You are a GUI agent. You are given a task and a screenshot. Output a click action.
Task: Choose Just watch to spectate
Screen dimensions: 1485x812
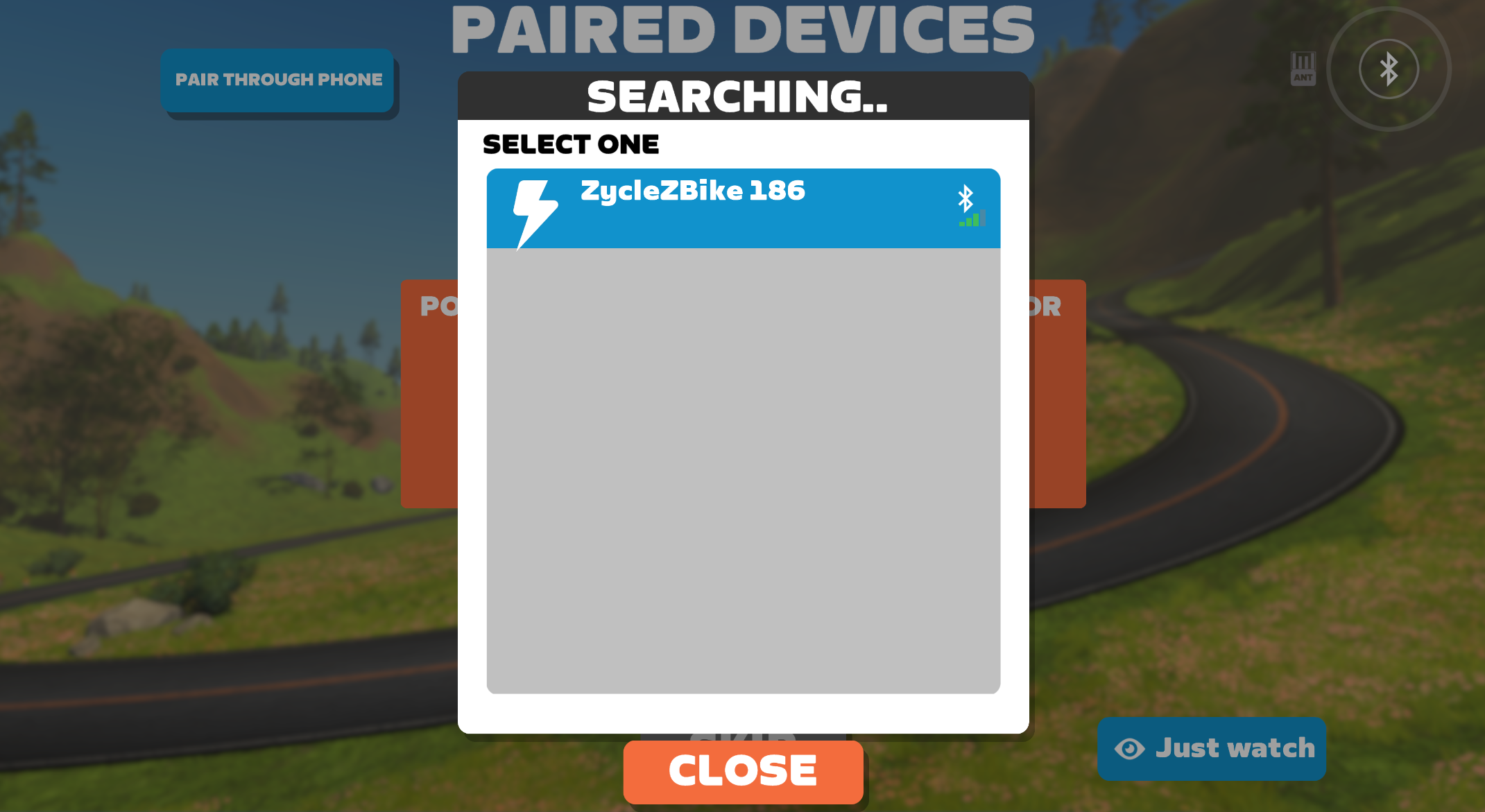(x=1212, y=749)
